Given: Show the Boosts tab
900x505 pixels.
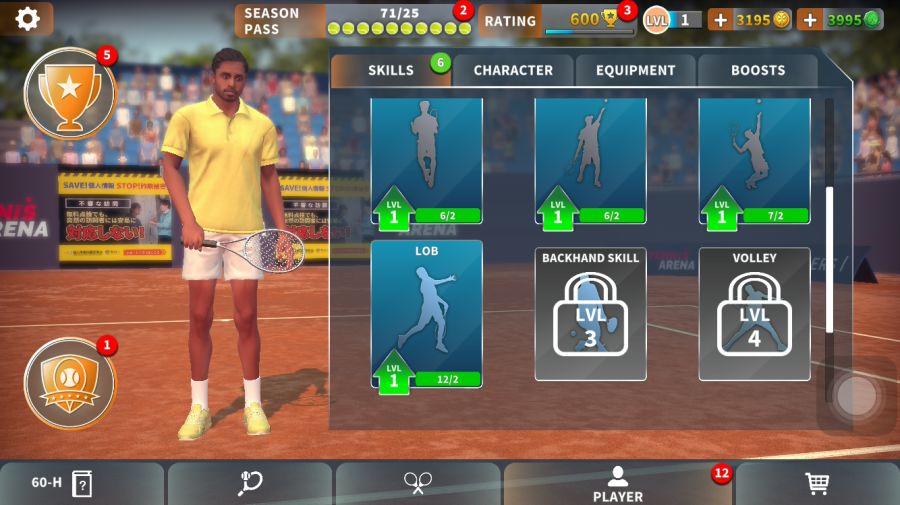Looking at the screenshot, I should (x=758, y=71).
